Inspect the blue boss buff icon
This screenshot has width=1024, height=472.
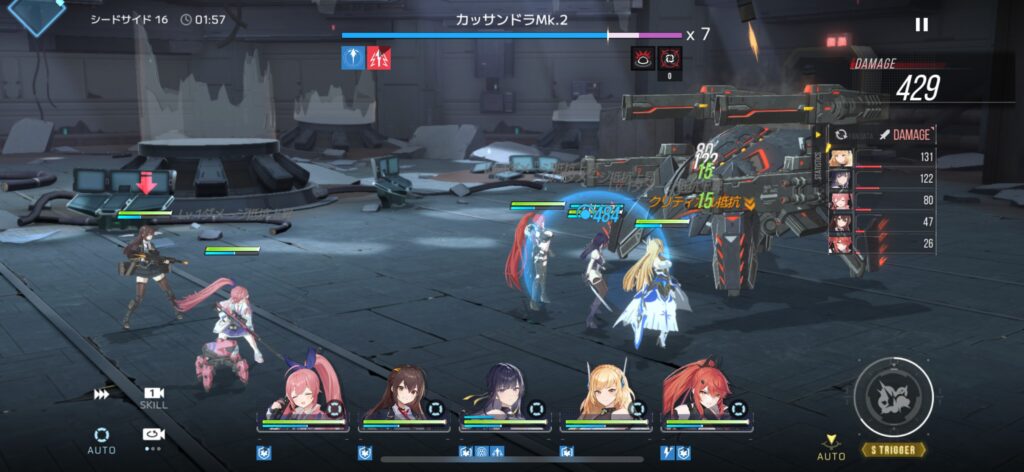(352, 59)
